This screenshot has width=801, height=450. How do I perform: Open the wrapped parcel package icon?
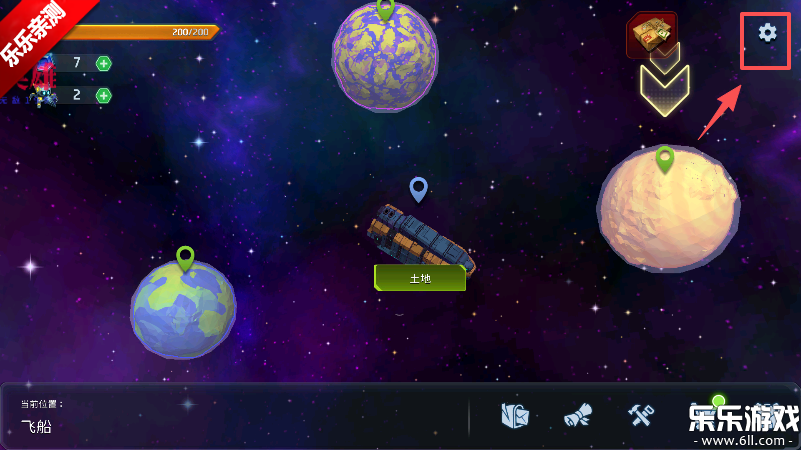click(652, 35)
